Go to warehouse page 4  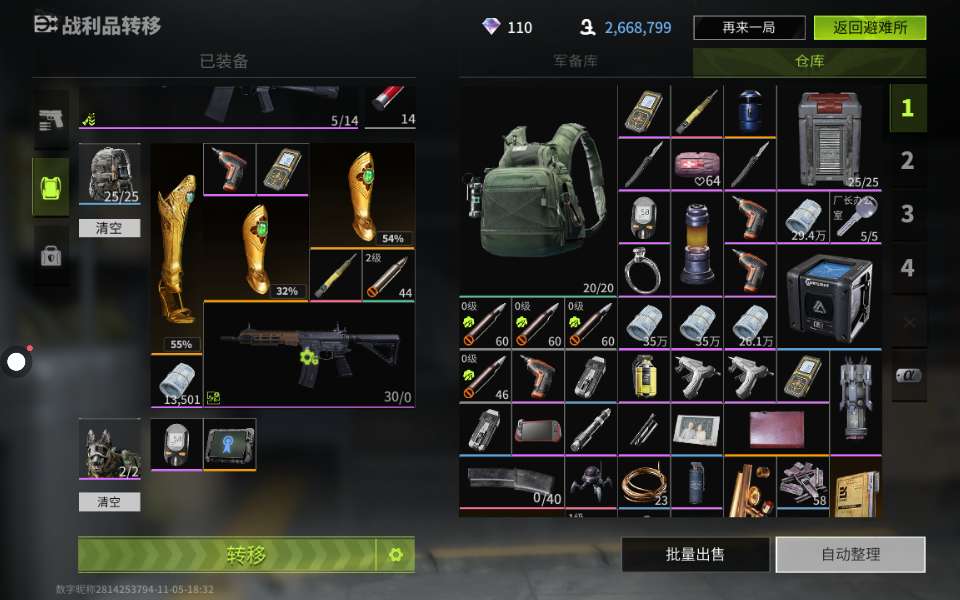click(907, 268)
